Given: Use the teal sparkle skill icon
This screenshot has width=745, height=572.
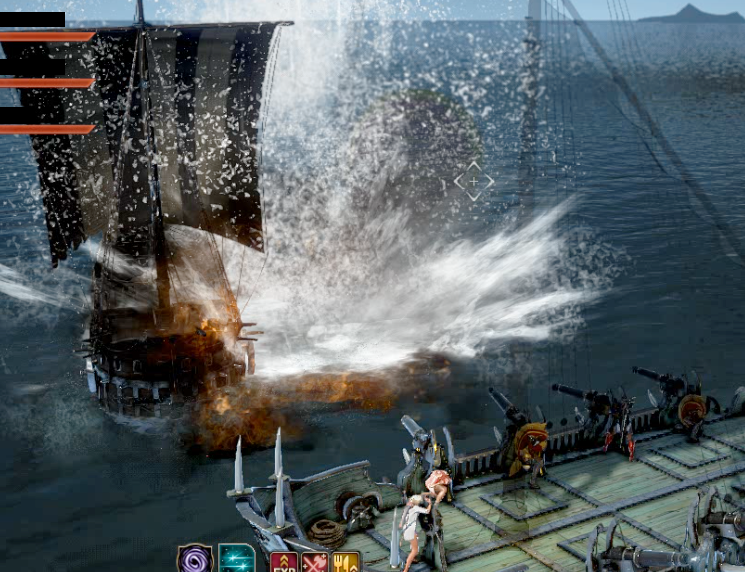Looking at the screenshot, I should click(x=237, y=559).
